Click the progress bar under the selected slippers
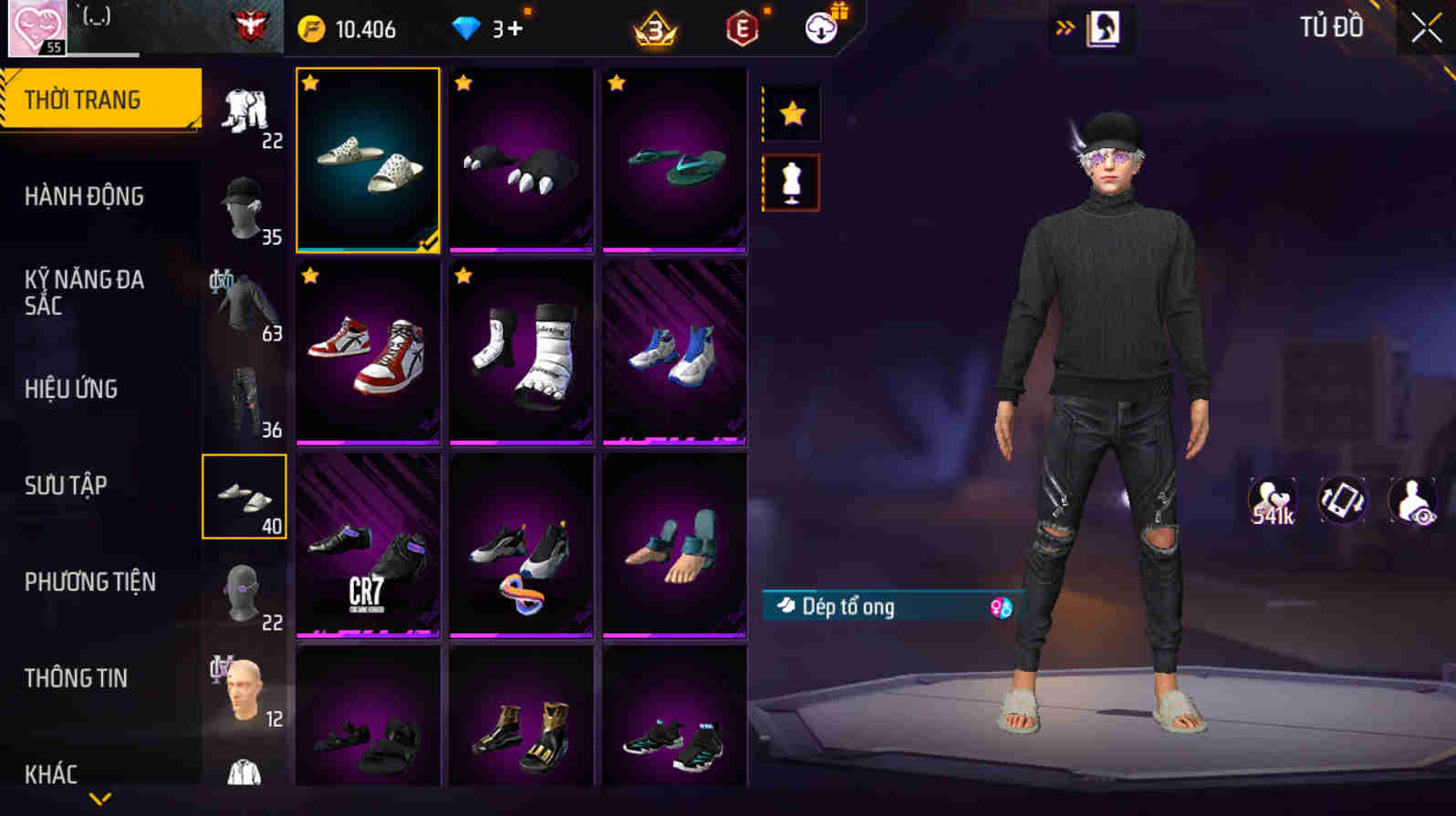Image resolution: width=1456 pixels, height=816 pixels. [367, 247]
